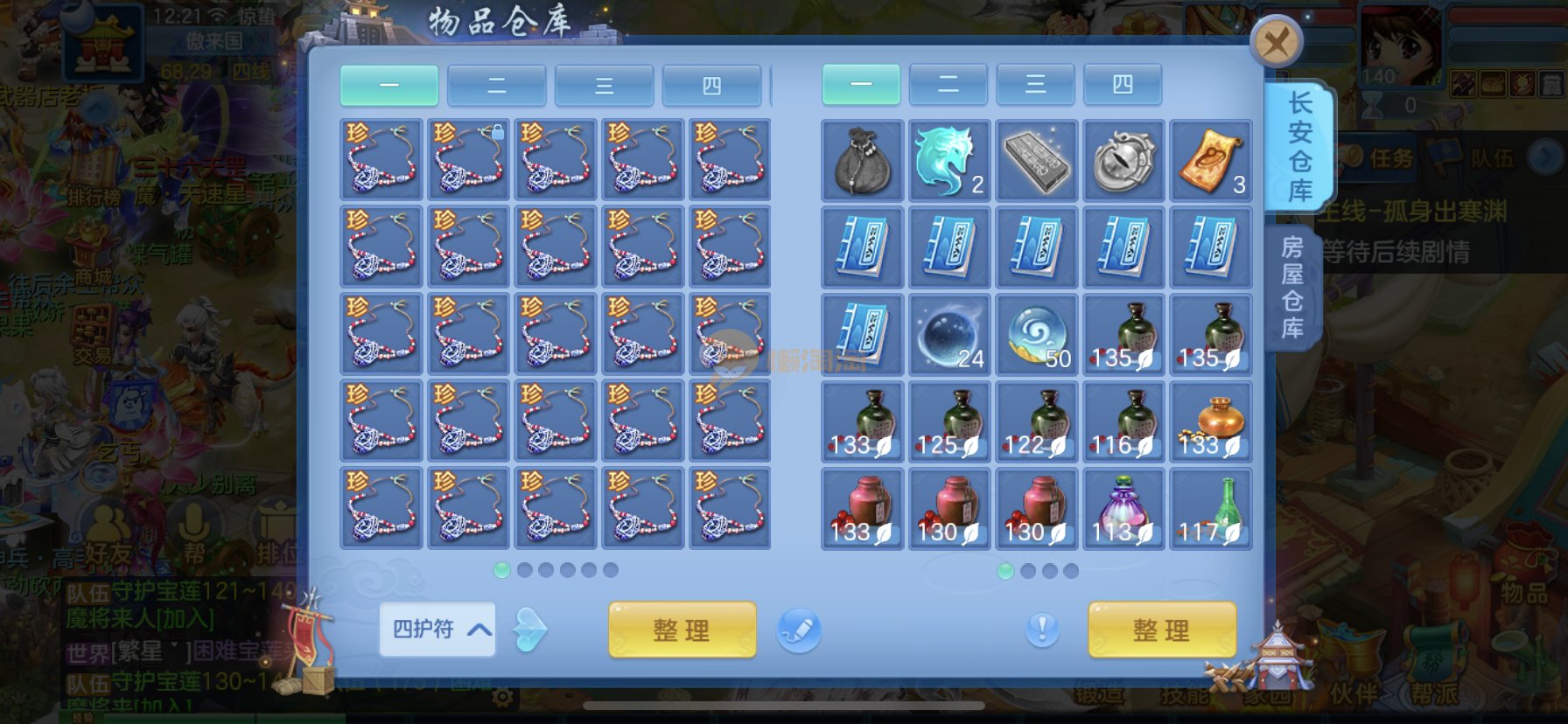Select the locked necklace slot
This screenshot has height=724, width=1568.
468,160
